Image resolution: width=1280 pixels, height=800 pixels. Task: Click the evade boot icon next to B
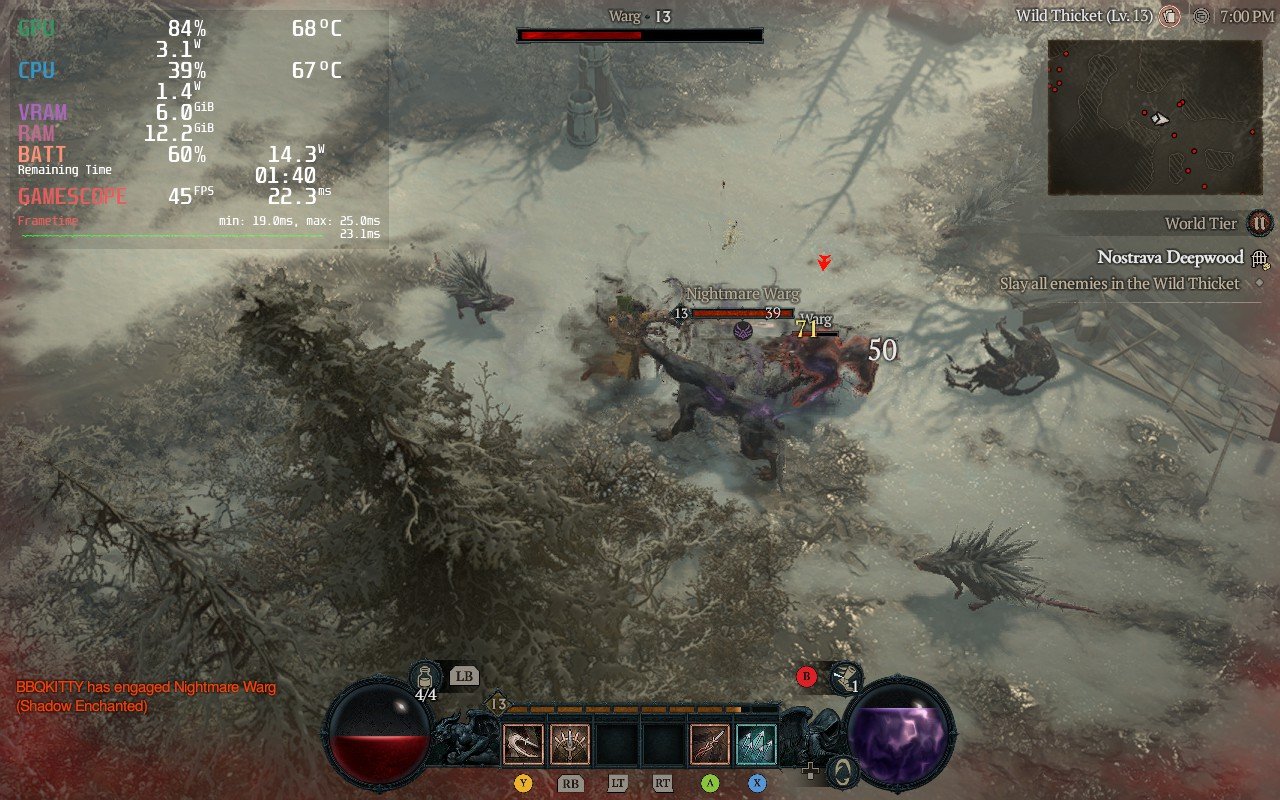pos(846,678)
